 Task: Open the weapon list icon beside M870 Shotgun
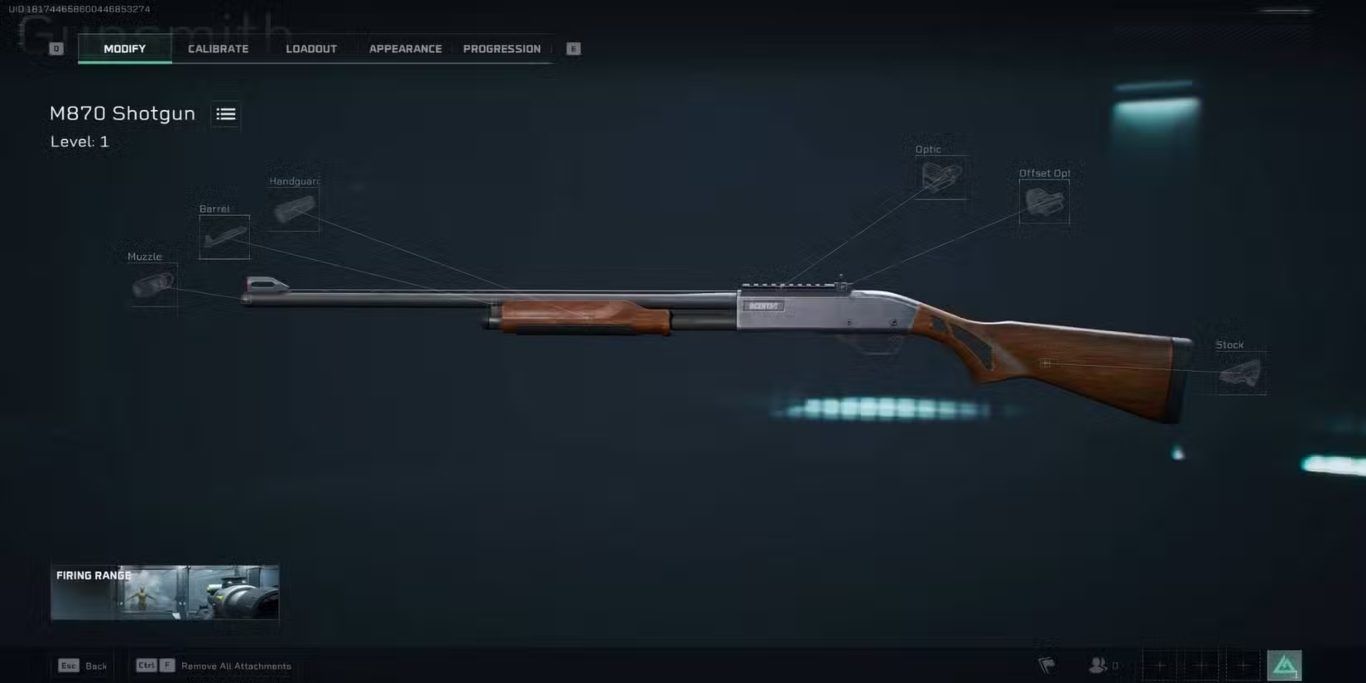pyautogui.click(x=226, y=114)
